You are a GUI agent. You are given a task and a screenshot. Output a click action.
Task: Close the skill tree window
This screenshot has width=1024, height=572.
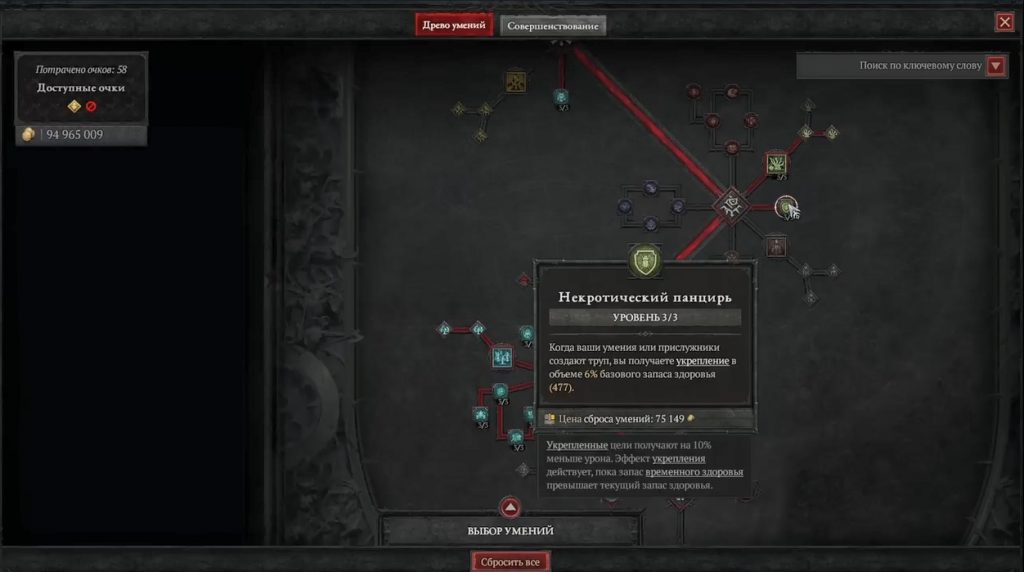1004,22
